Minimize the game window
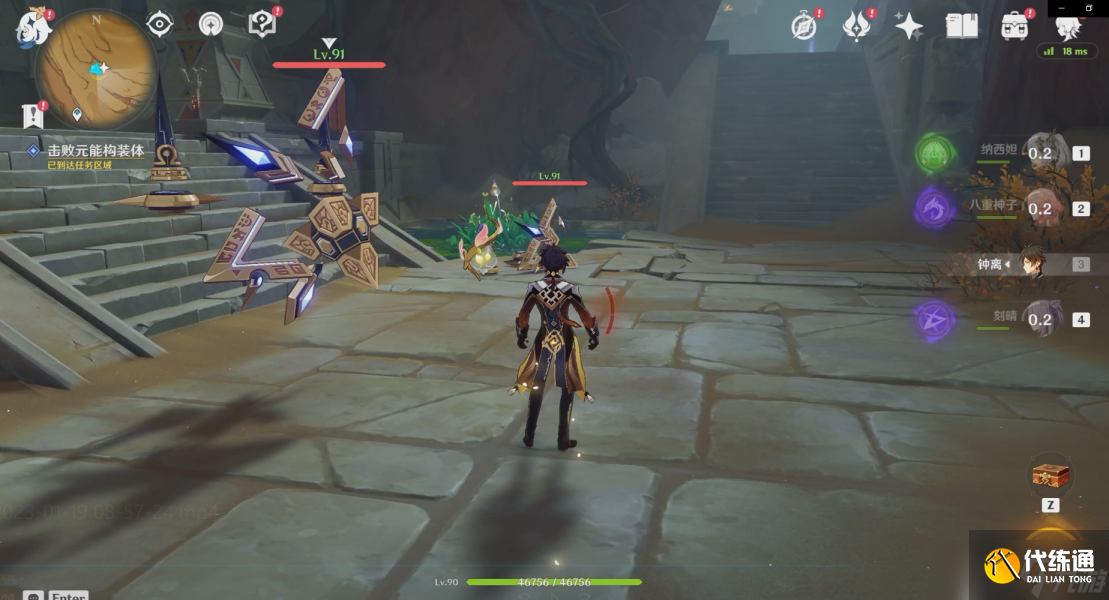Screen dimensions: 1109x600 (1061, 7)
